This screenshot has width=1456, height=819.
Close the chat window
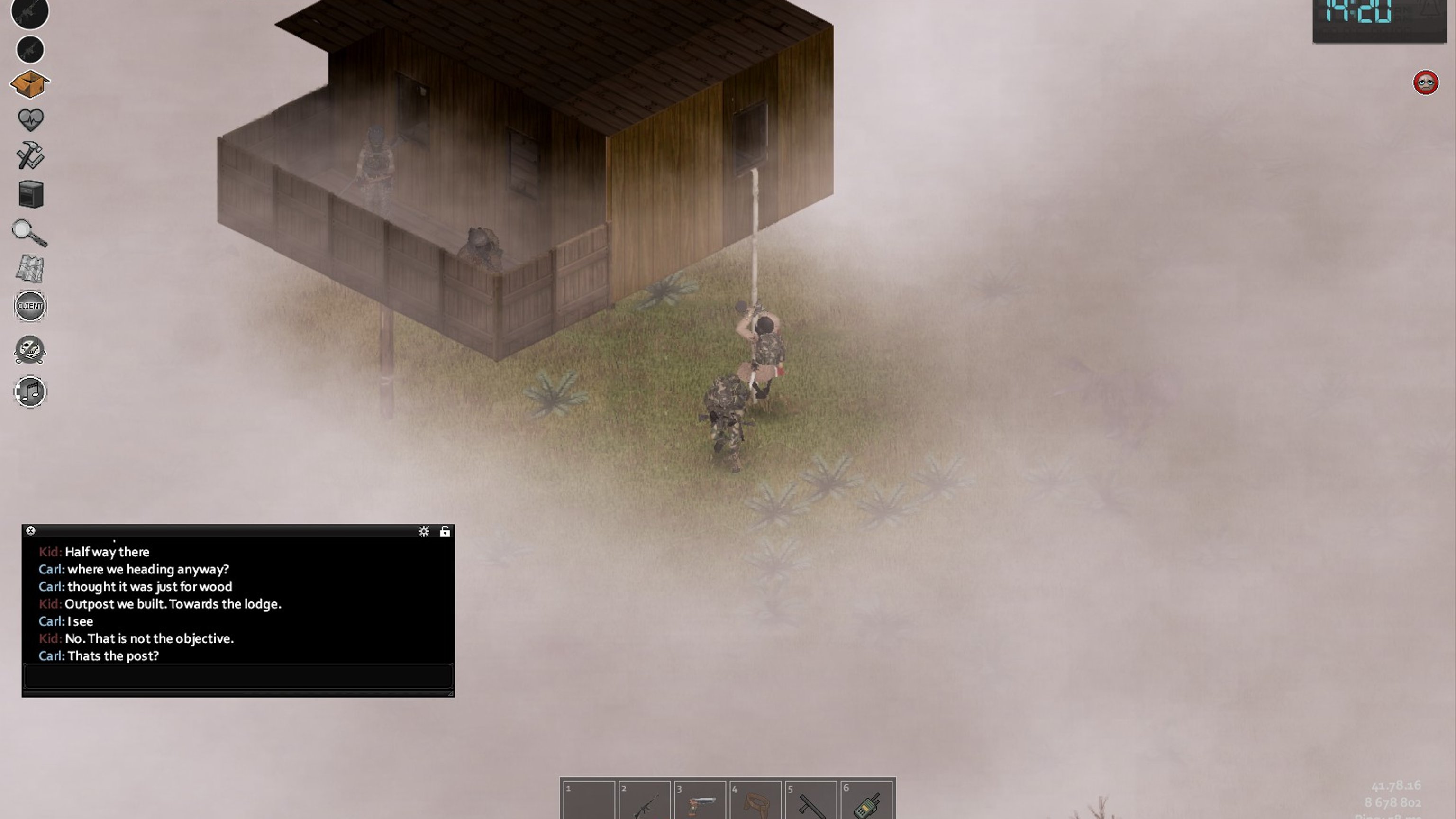tap(31, 531)
